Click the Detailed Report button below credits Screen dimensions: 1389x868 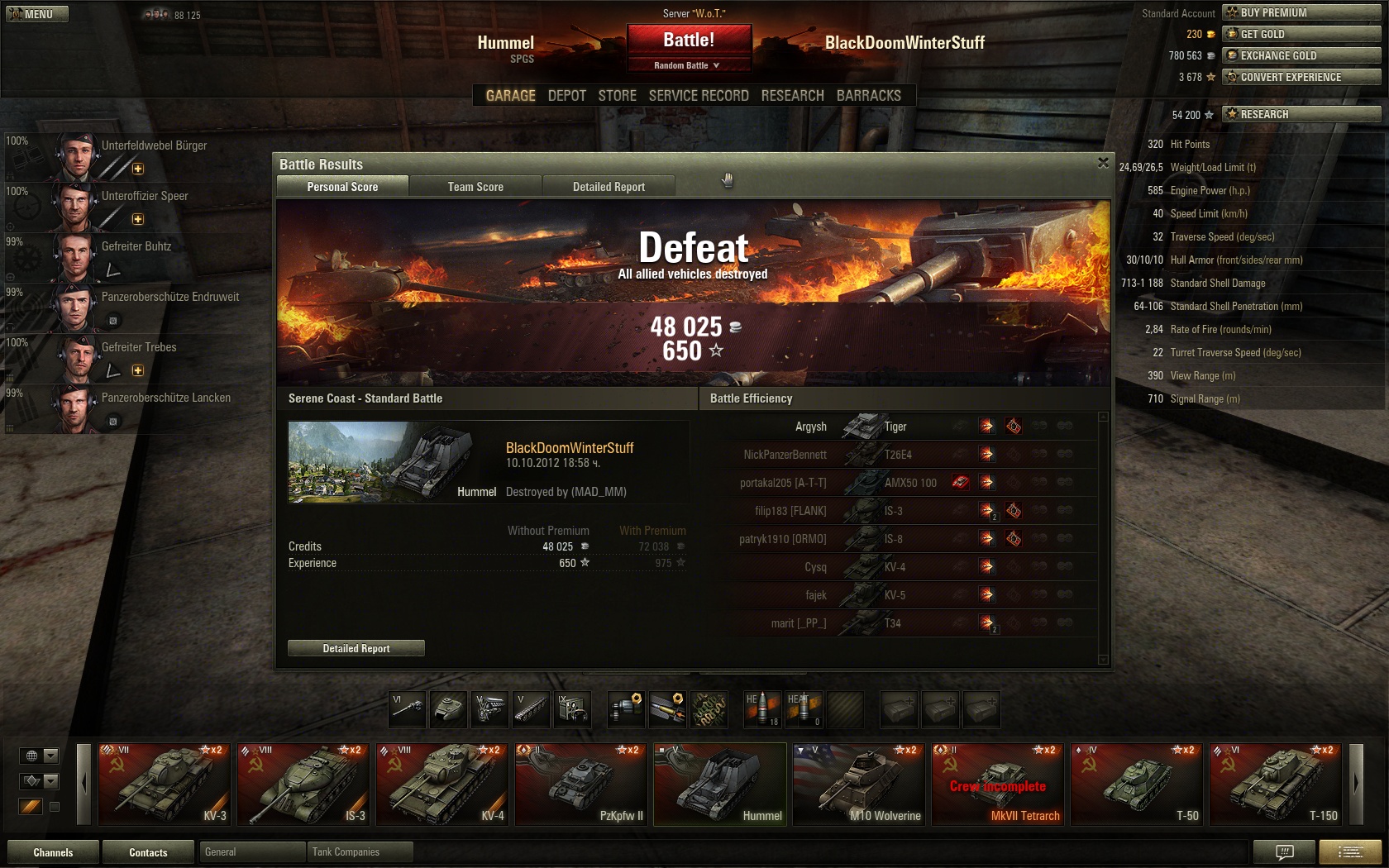coord(356,648)
